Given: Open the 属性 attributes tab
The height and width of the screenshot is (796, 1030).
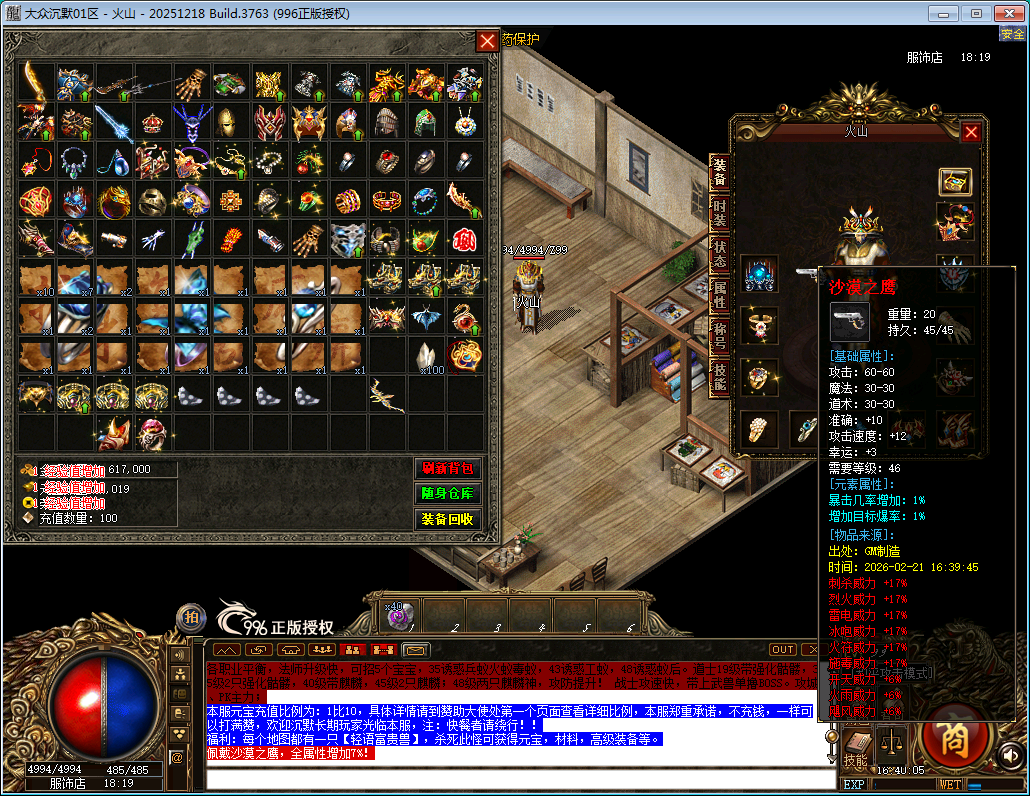Looking at the screenshot, I should tap(719, 293).
